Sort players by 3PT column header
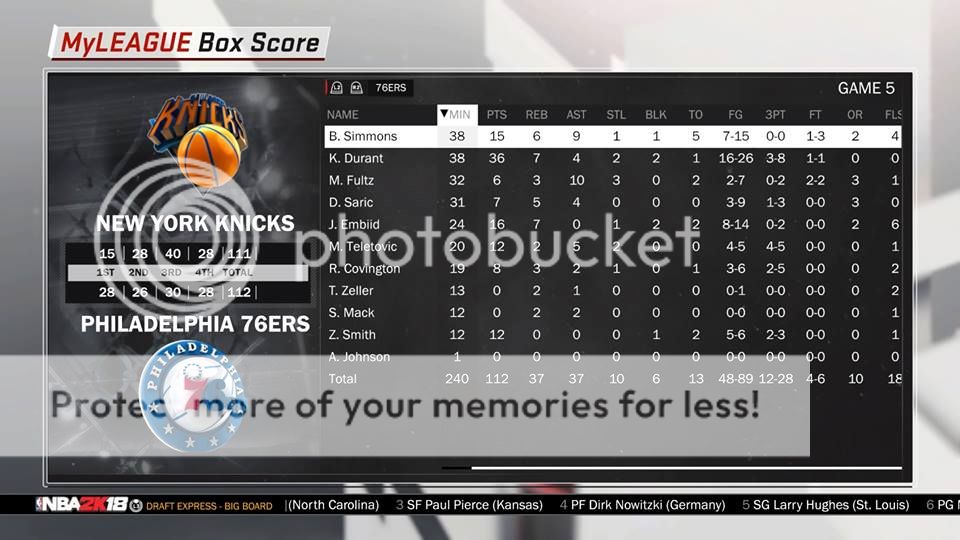 pyautogui.click(x=774, y=115)
